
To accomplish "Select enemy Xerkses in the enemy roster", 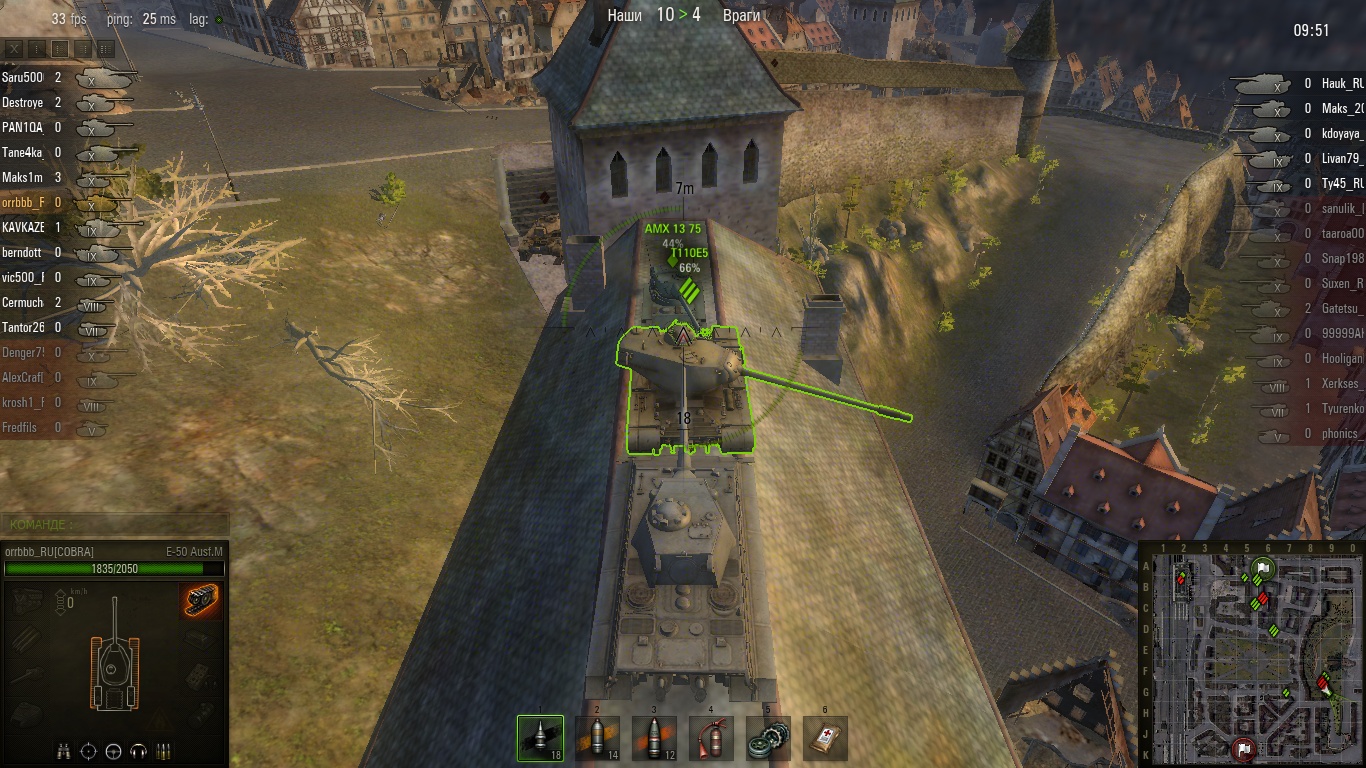I will coord(1342,384).
